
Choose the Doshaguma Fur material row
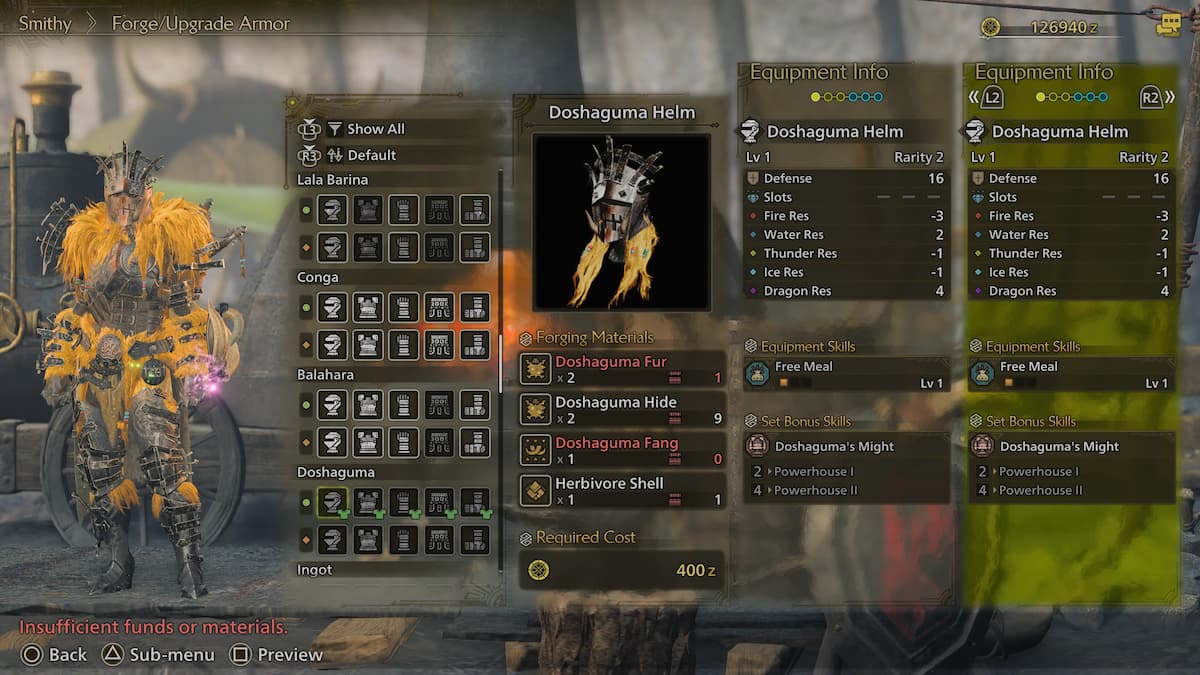click(x=622, y=369)
